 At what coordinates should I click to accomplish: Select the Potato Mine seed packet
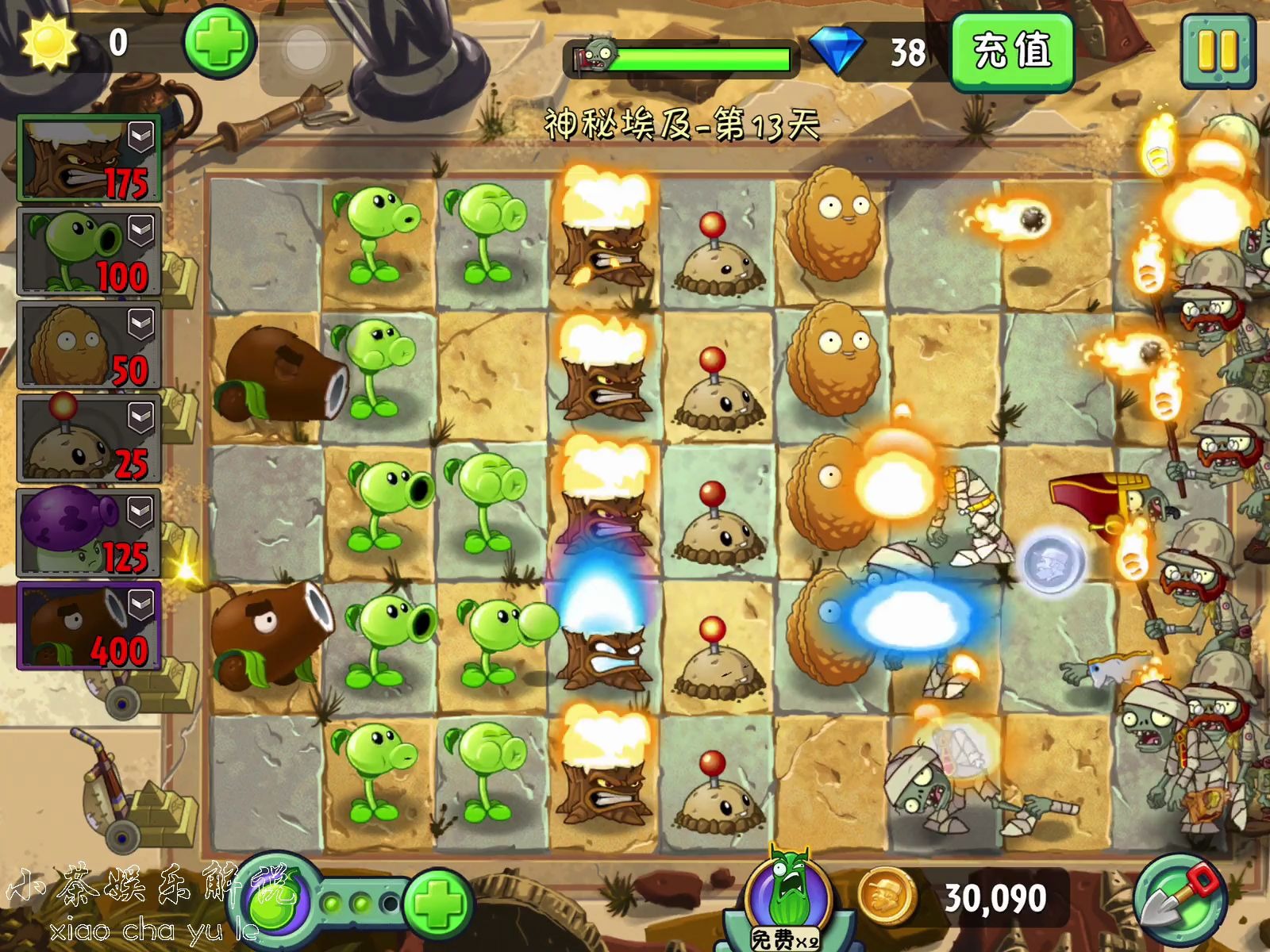click(89, 439)
